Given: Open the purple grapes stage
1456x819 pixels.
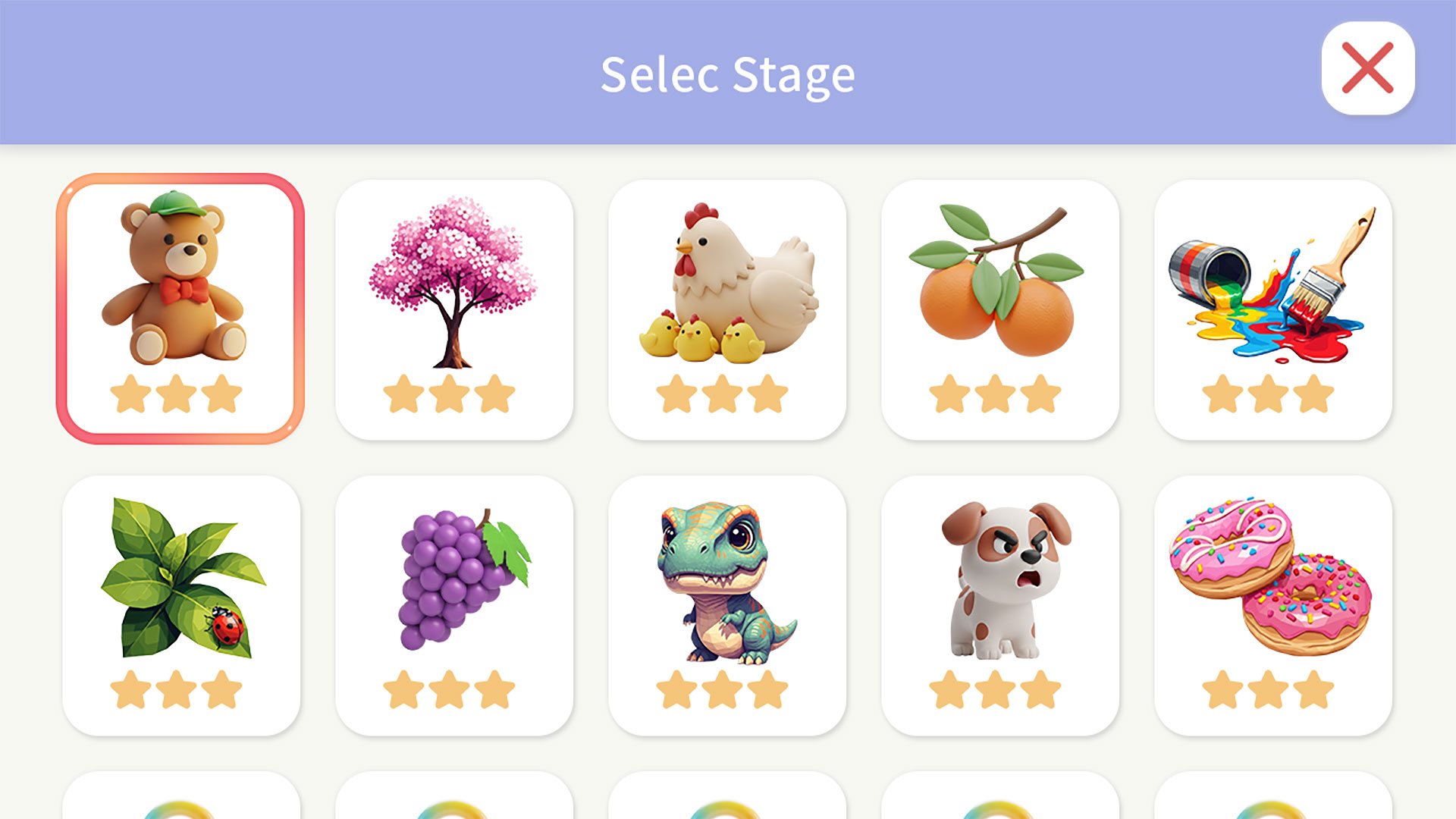Looking at the screenshot, I should pos(453,604).
